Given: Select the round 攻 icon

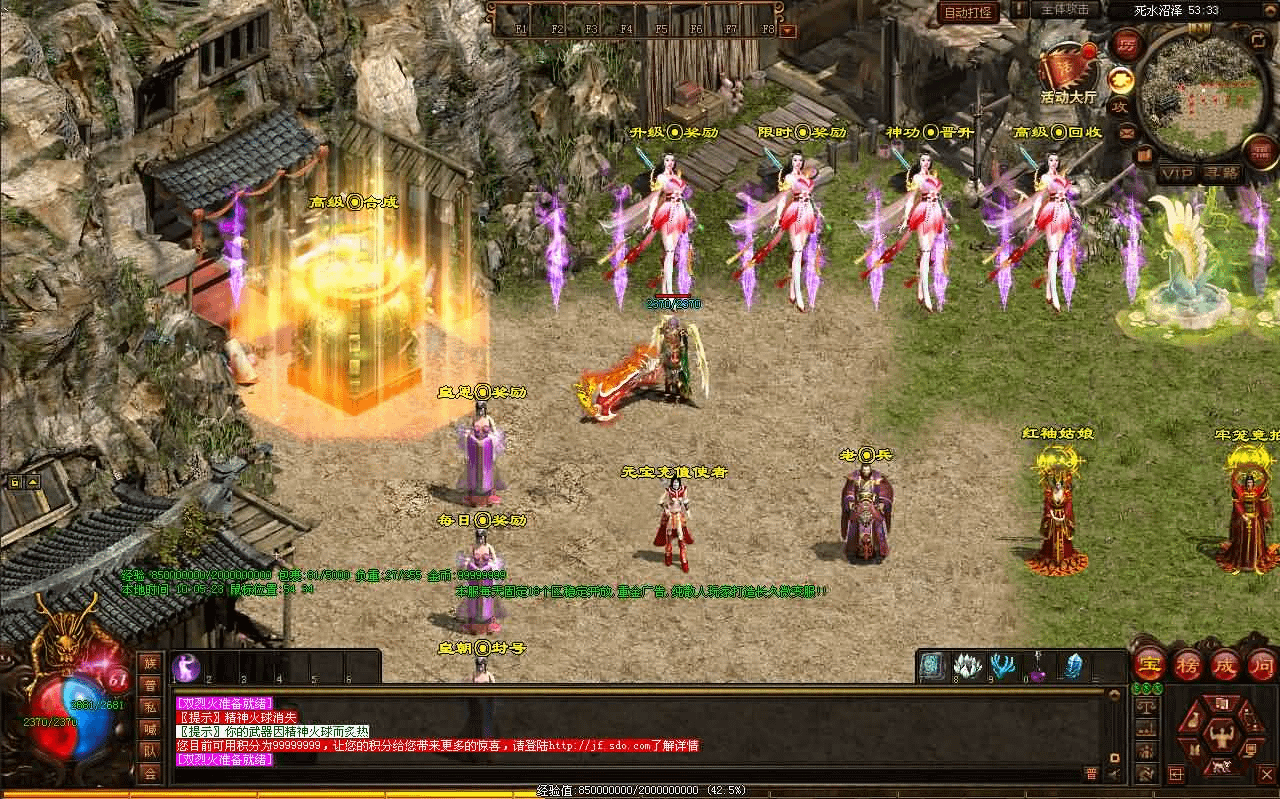Looking at the screenshot, I should click(x=1121, y=106).
